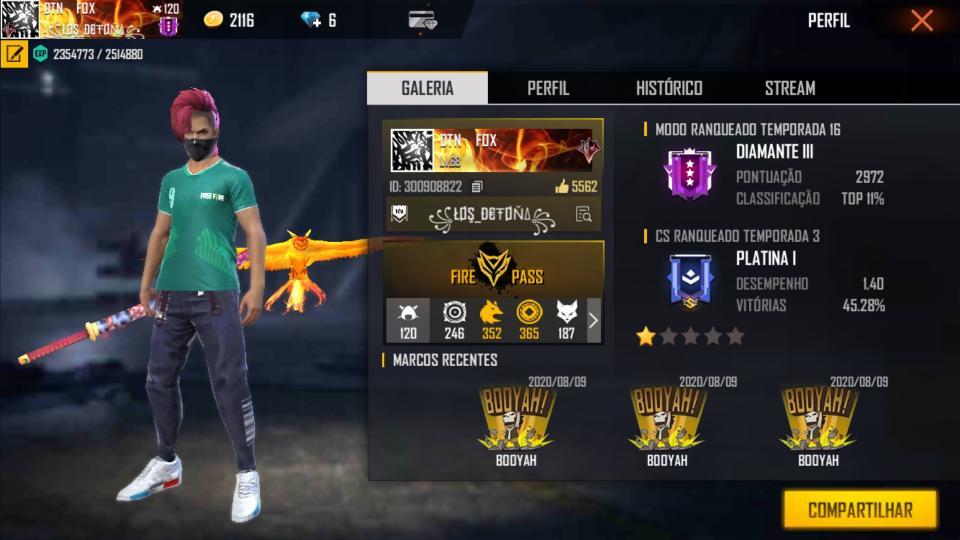
Task: Close the profile screen with the X
Action: click(x=921, y=20)
